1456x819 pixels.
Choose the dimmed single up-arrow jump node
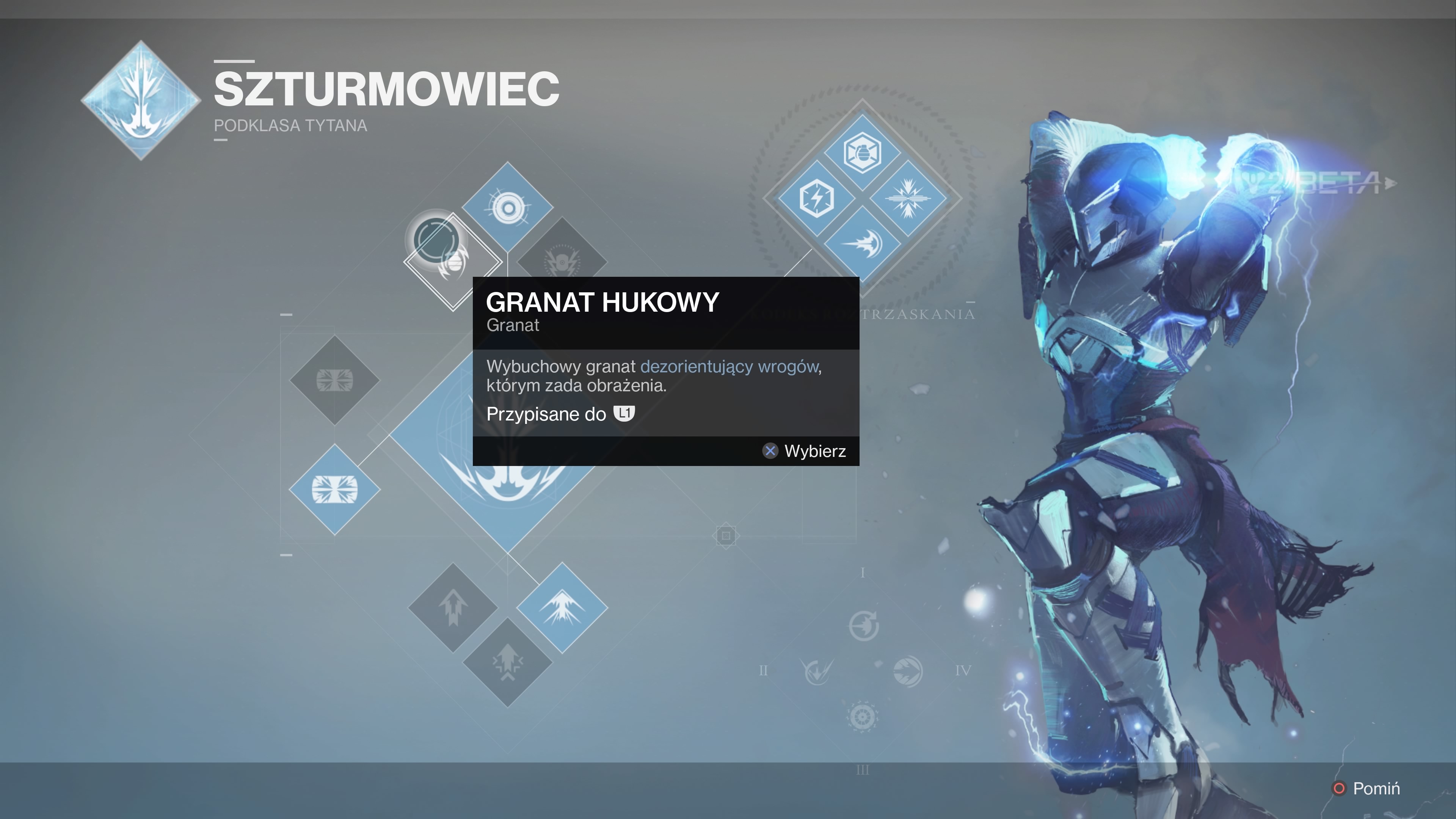tap(453, 607)
